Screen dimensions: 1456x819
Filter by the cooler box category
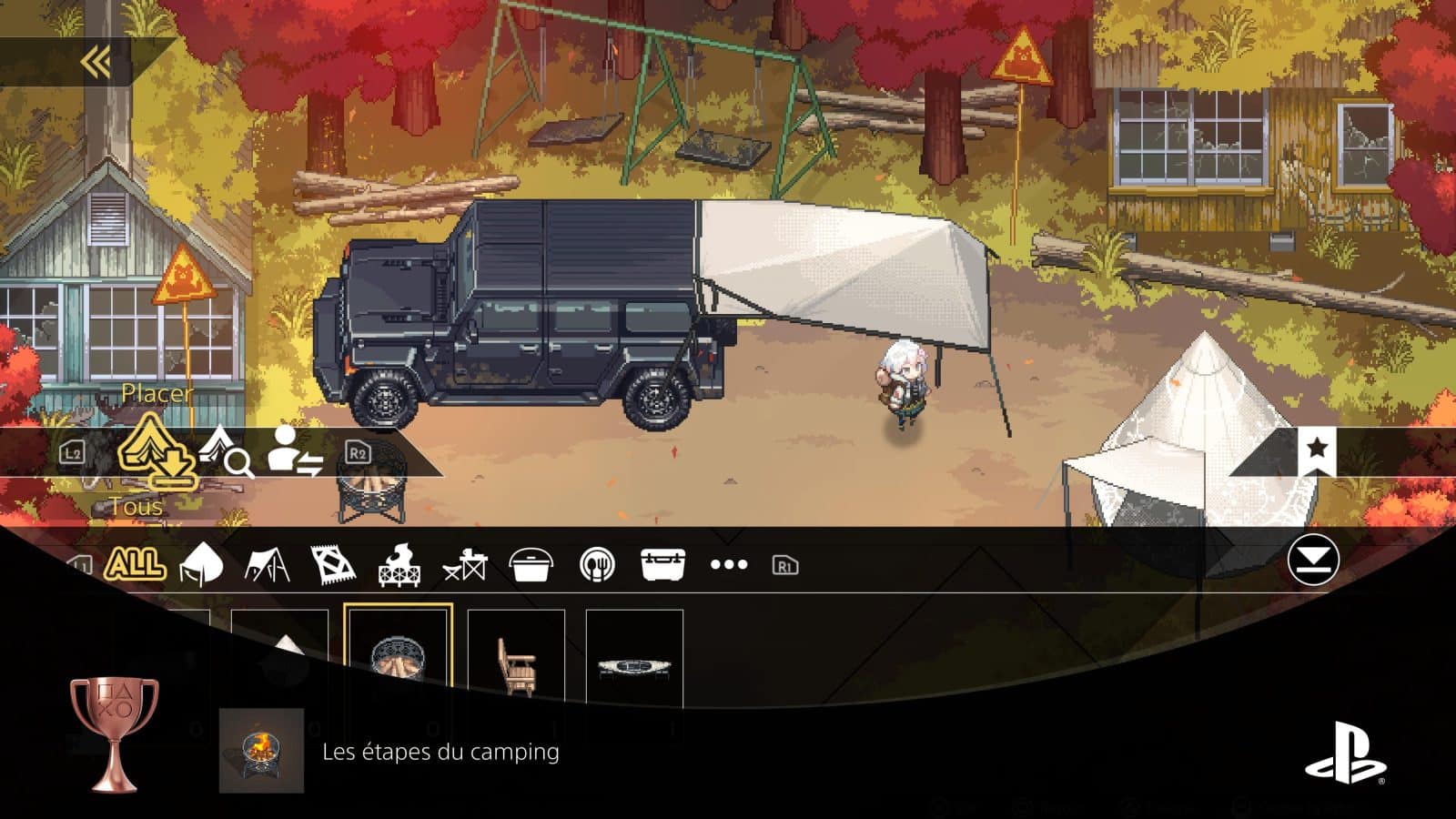pos(662,565)
